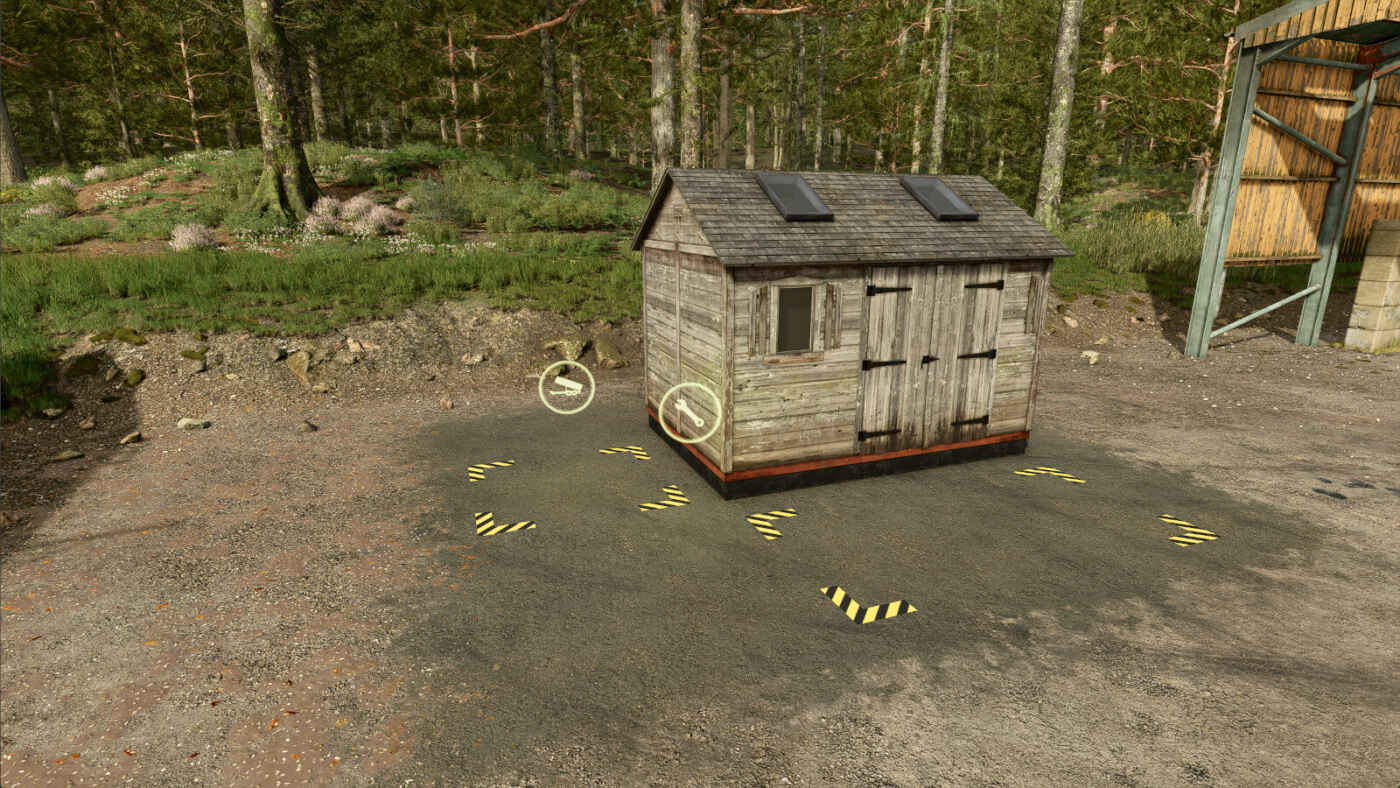Select the leftmost yellow parking marker
The width and height of the screenshot is (1400, 788).
coord(492,468)
